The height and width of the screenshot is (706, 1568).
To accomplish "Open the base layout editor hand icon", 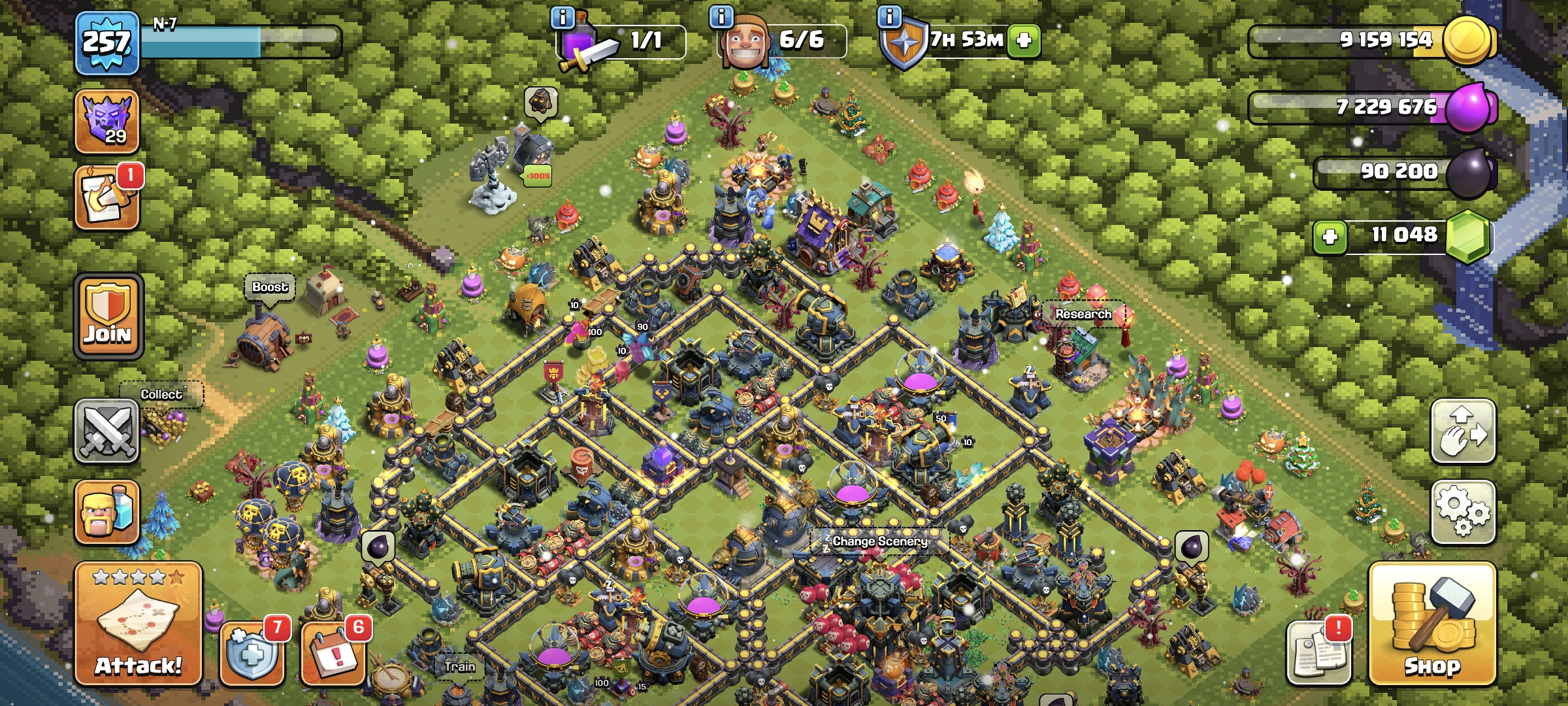I will (x=1463, y=431).
